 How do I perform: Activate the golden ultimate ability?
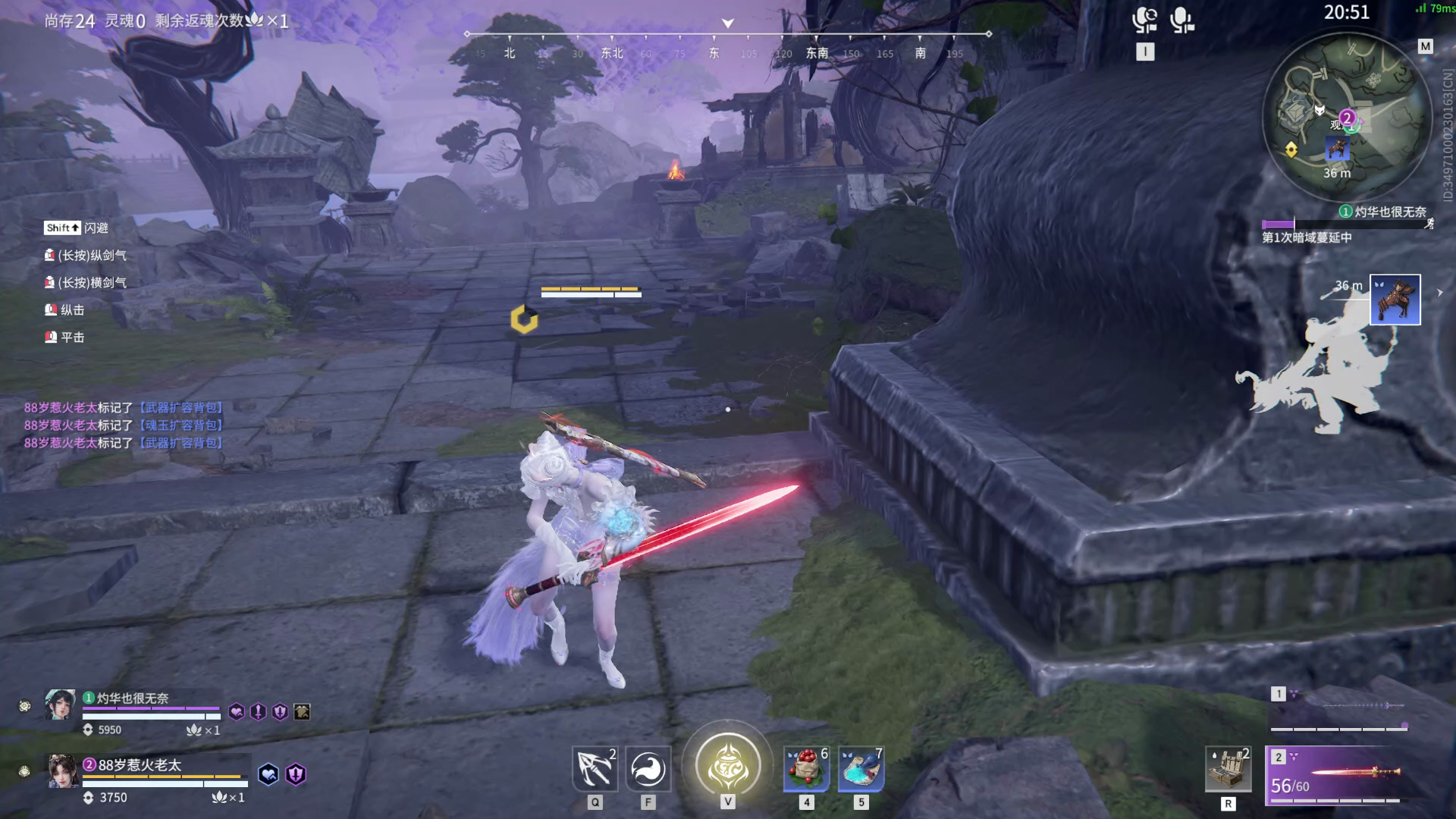[x=728, y=764]
